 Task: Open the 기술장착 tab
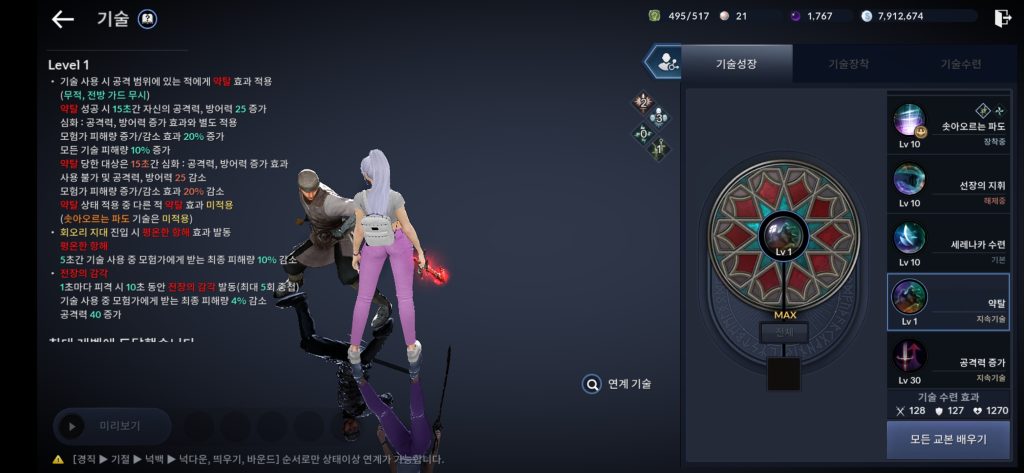(848, 64)
